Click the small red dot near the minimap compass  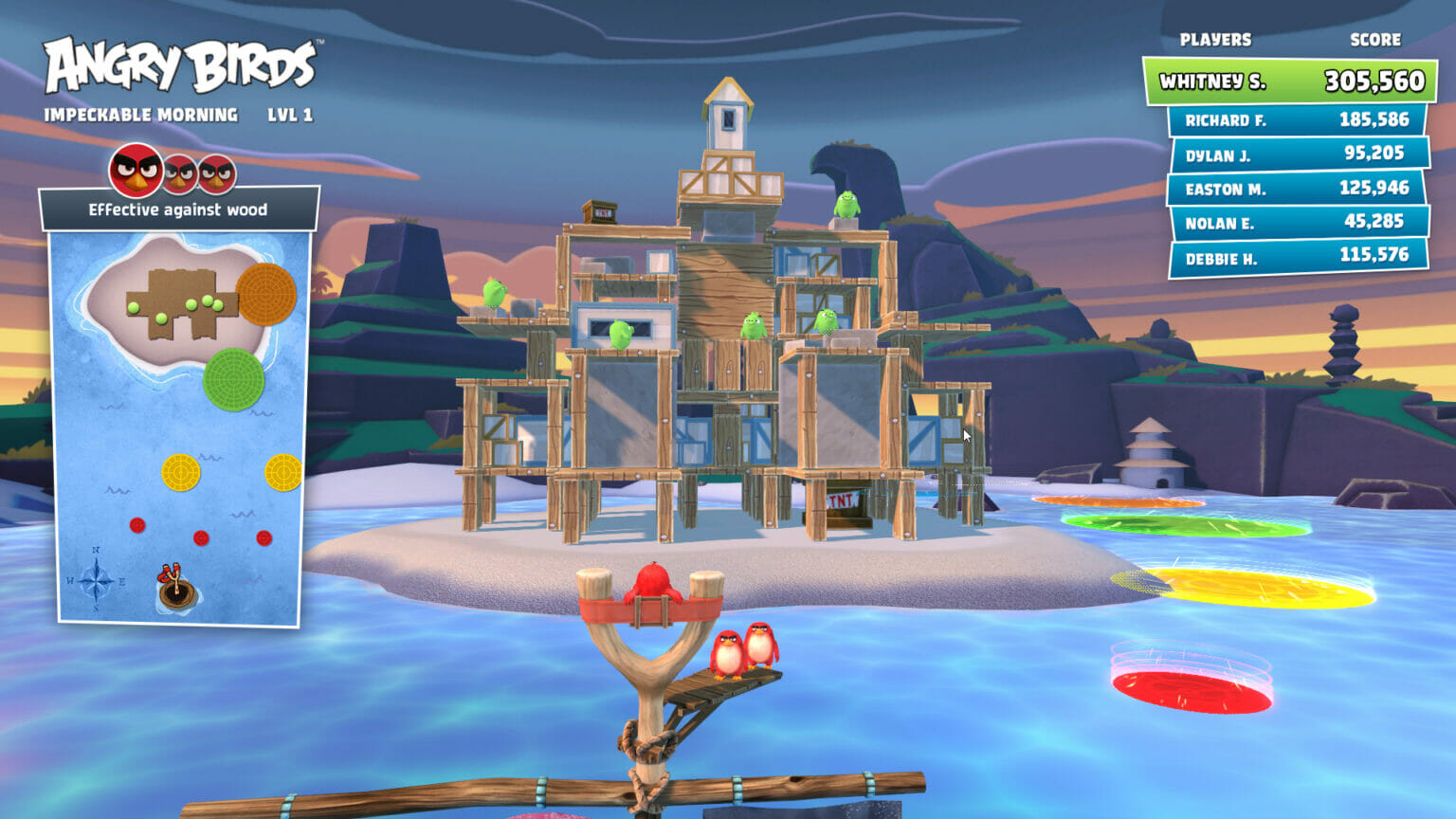137,526
